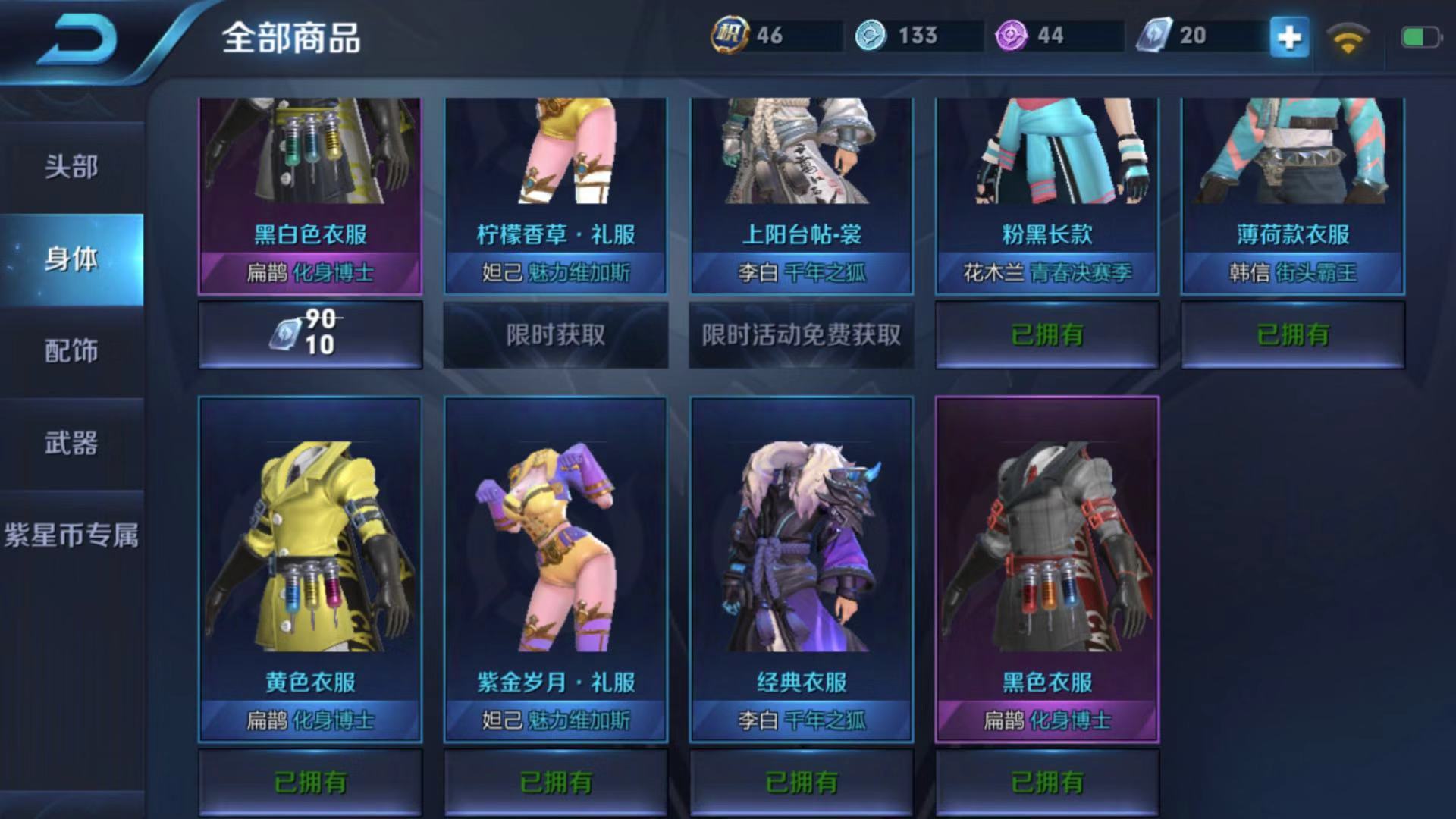Switch to the 头部 category tab
The width and height of the screenshot is (1456, 819).
pos(71,167)
